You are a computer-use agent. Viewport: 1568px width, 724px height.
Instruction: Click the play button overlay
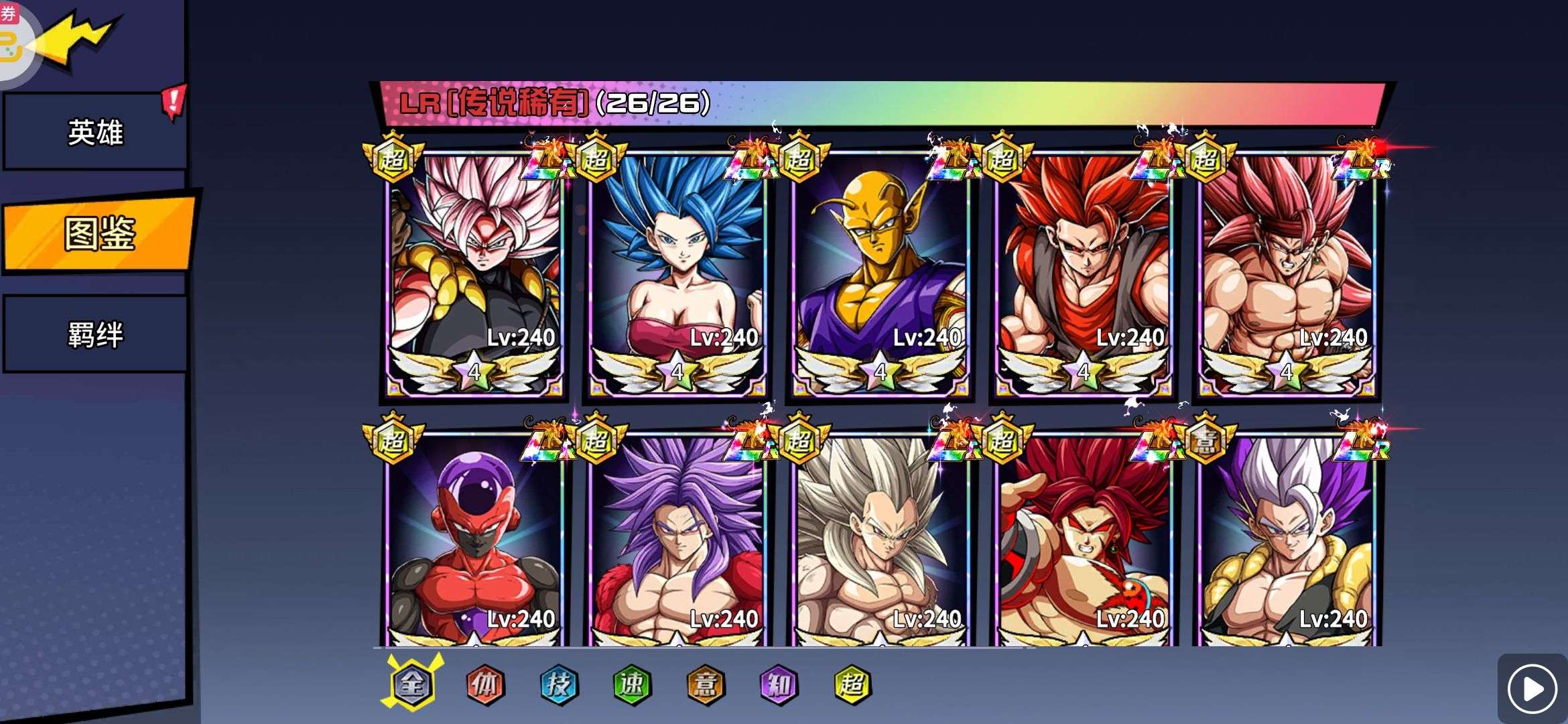[x=1532, y=688]
